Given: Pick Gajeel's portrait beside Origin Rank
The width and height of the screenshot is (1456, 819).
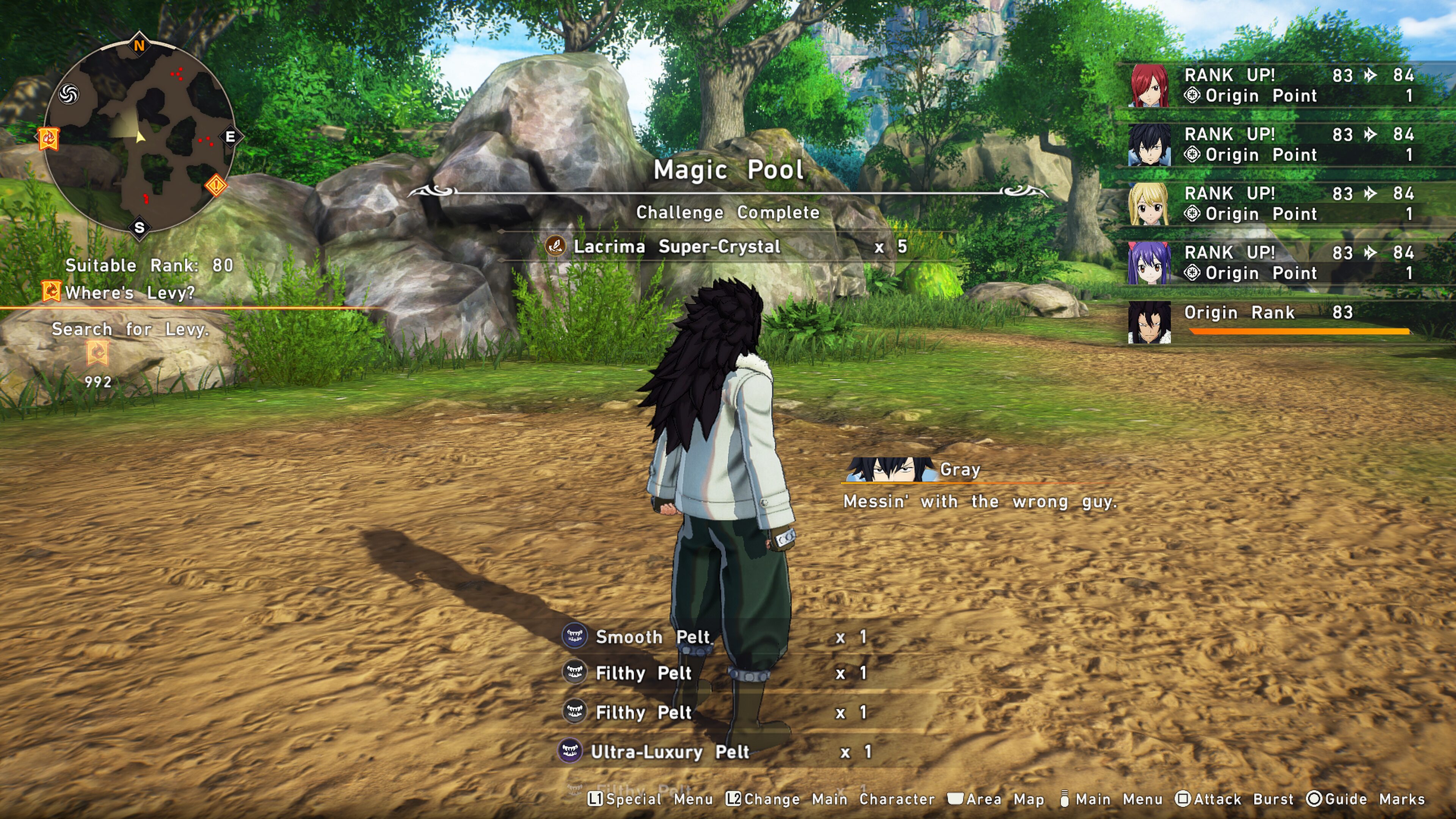Looking at the screenshot, I should coord(1149,322).
